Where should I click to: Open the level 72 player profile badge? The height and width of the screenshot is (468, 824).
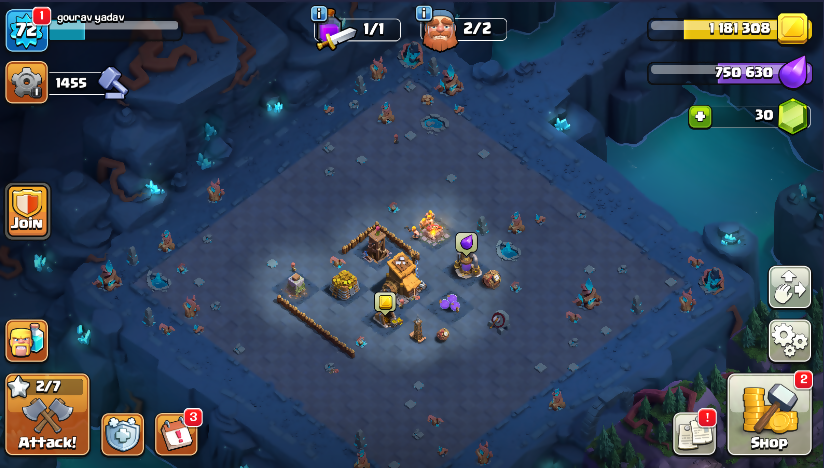coord(26,30)
